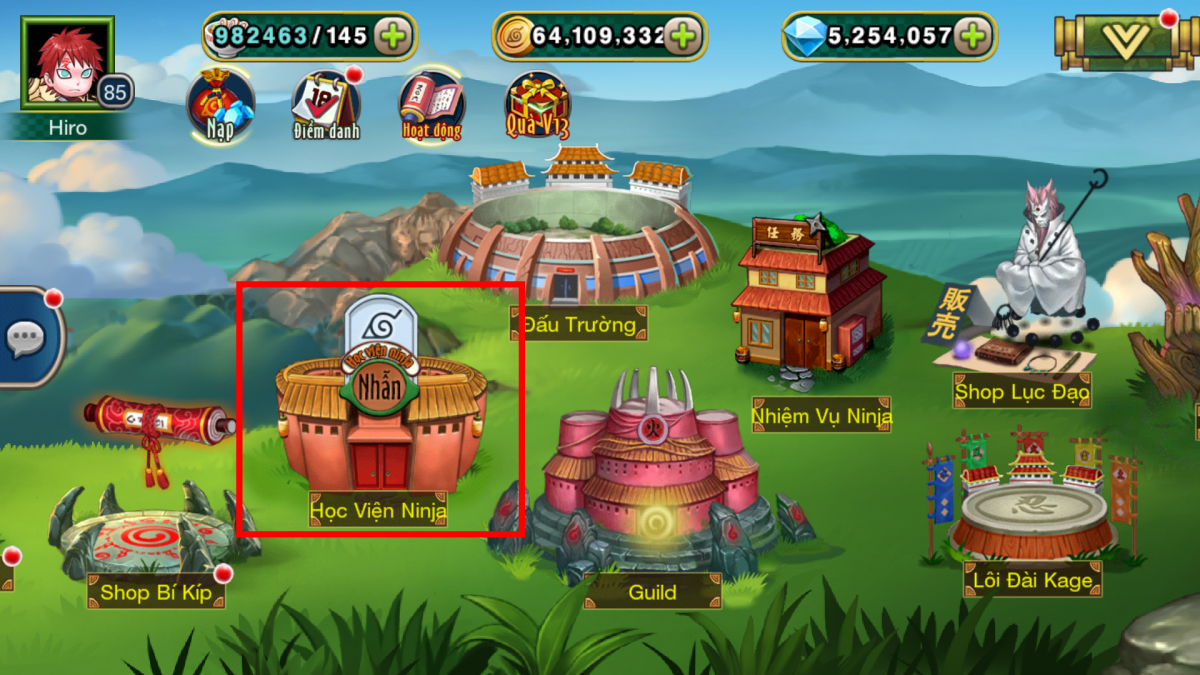Open the Guild building
This screenshot has height=675, width=1200.
[x=652, y=480]
